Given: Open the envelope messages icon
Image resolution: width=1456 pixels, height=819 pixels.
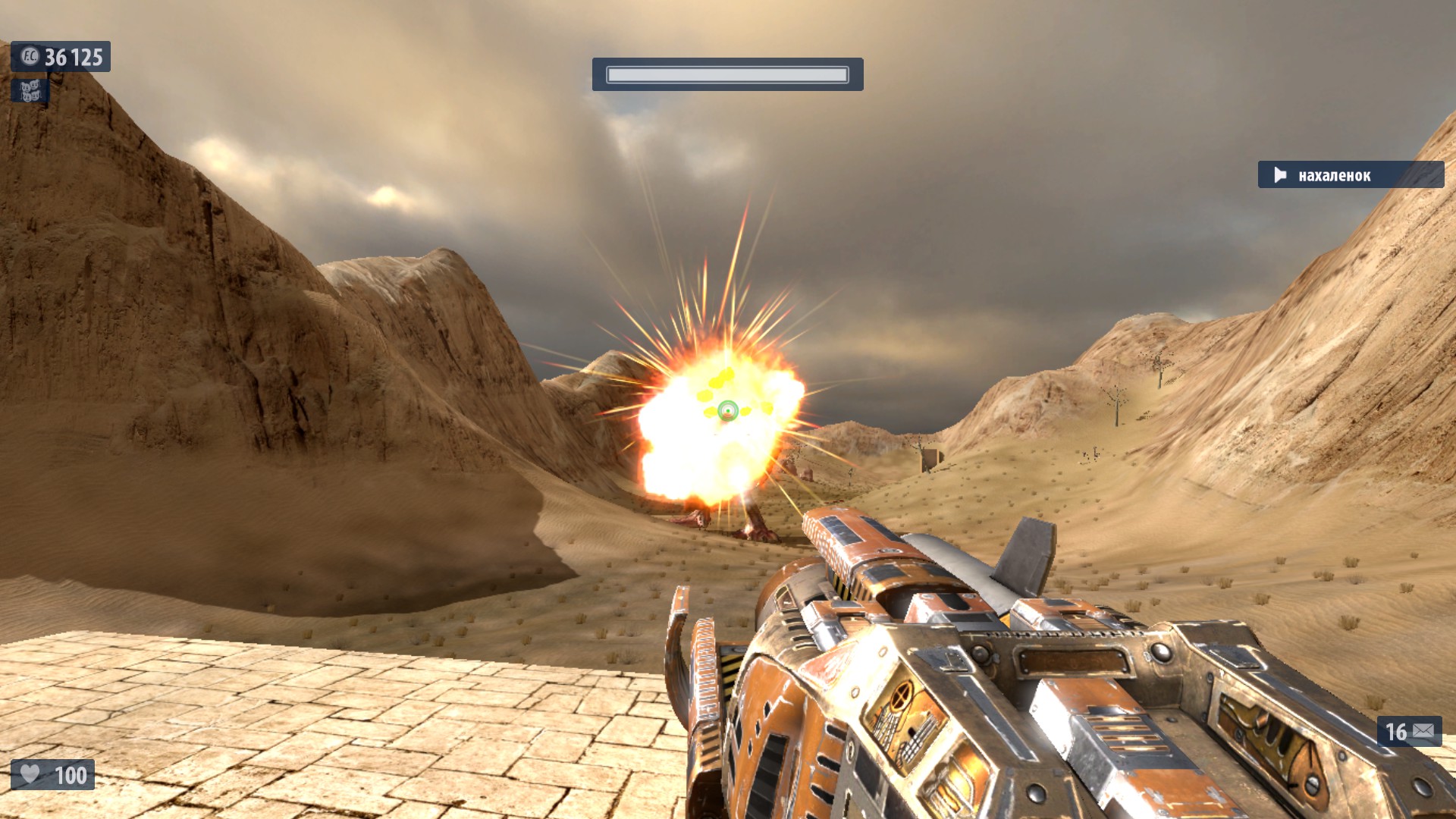Looking at the screenshot, I should pyautogui.click(x=1423, y=731).
